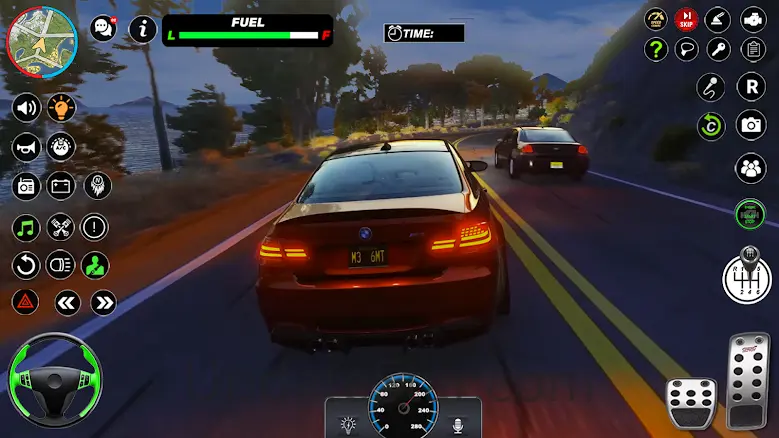
Task: Tap the engine icon button
Action: (753, 19)
